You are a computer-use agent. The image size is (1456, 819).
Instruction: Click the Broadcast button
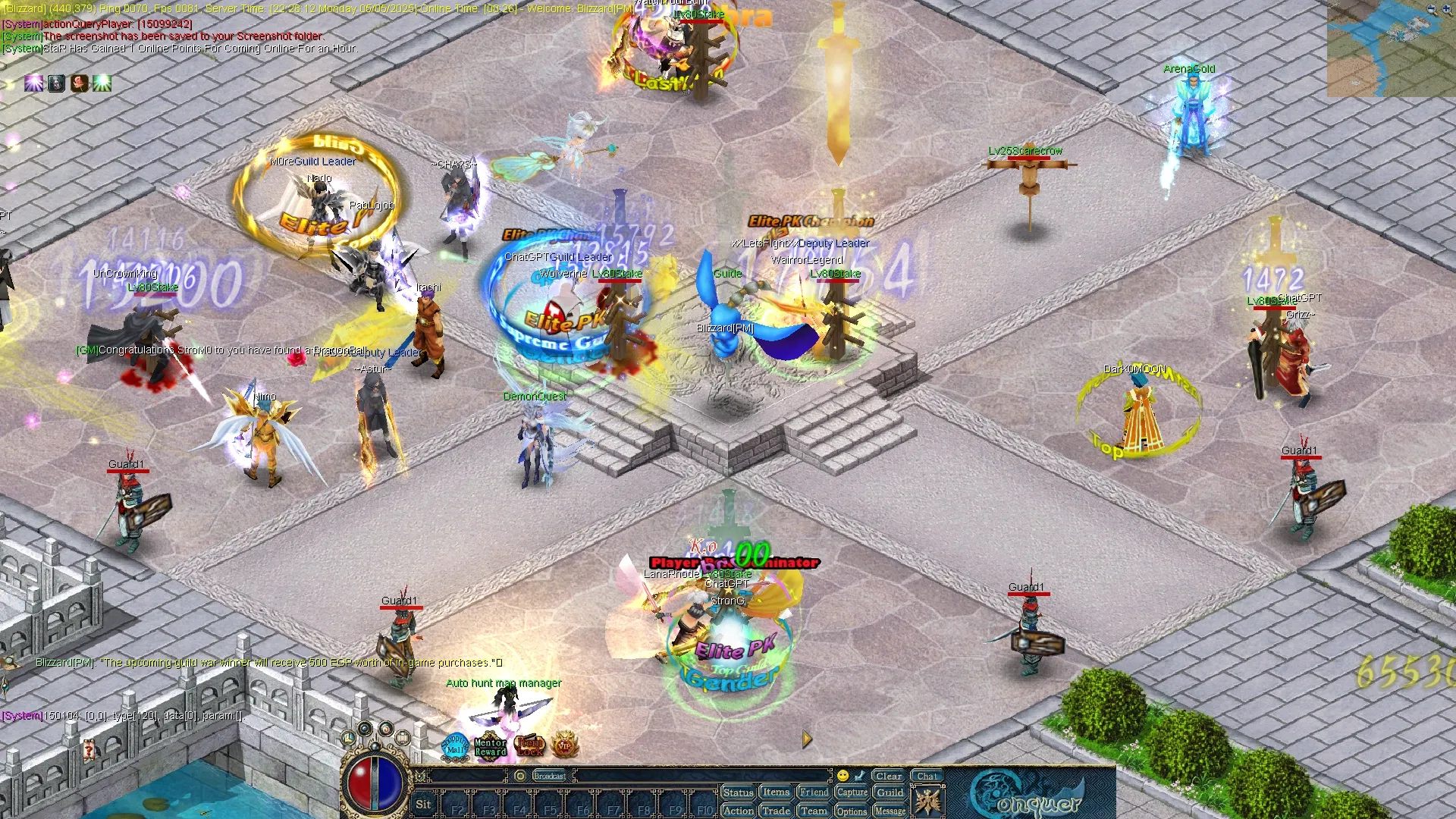coord(550,776)
